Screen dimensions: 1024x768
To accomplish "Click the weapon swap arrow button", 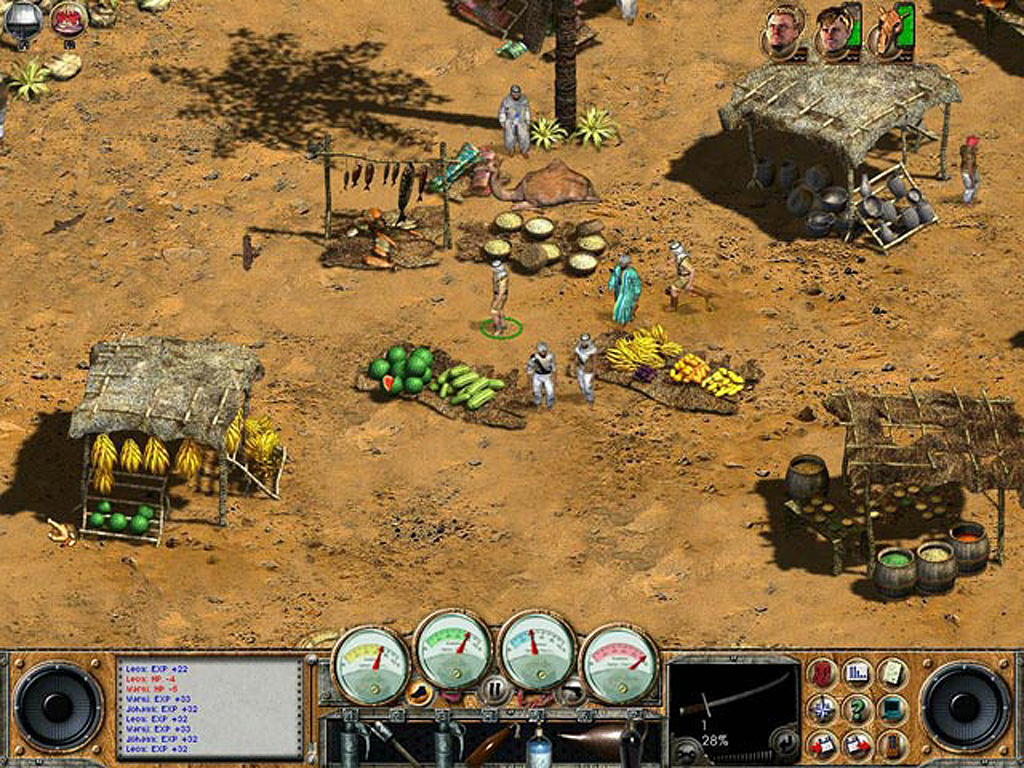I will click(786, 743).
